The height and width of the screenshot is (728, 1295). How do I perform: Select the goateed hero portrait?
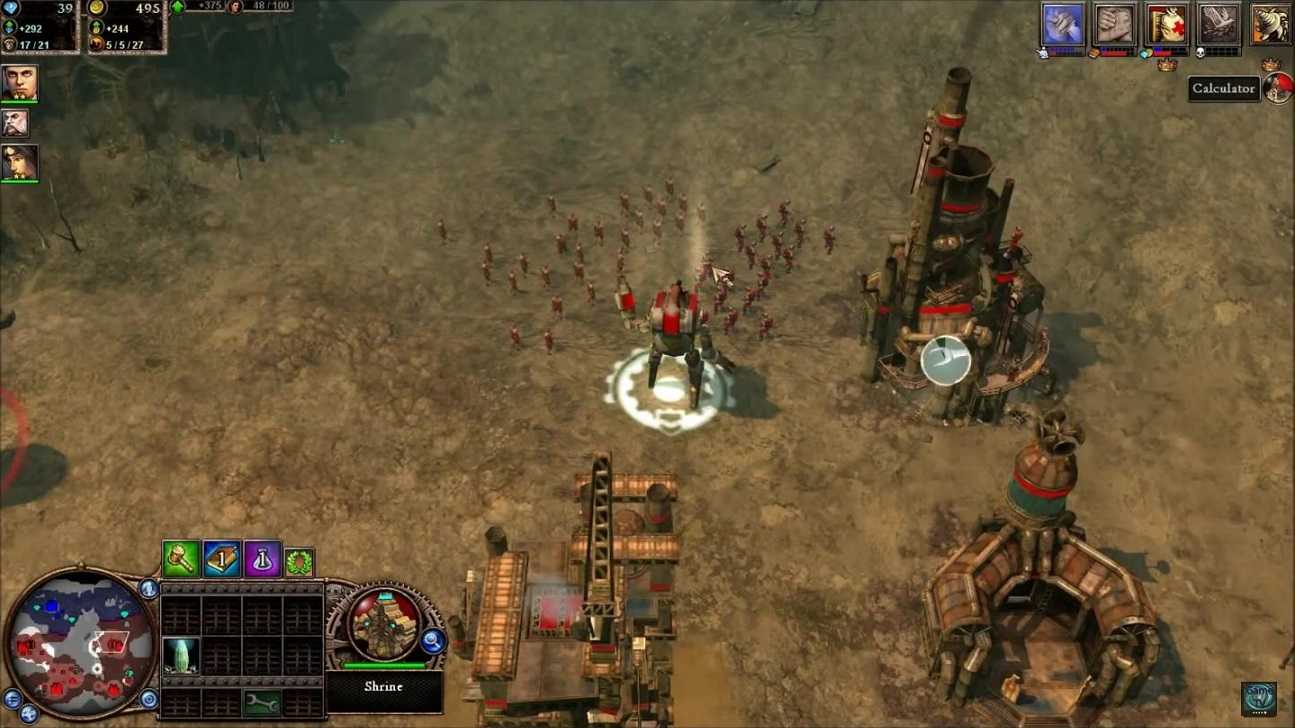[x=19, y=83]
